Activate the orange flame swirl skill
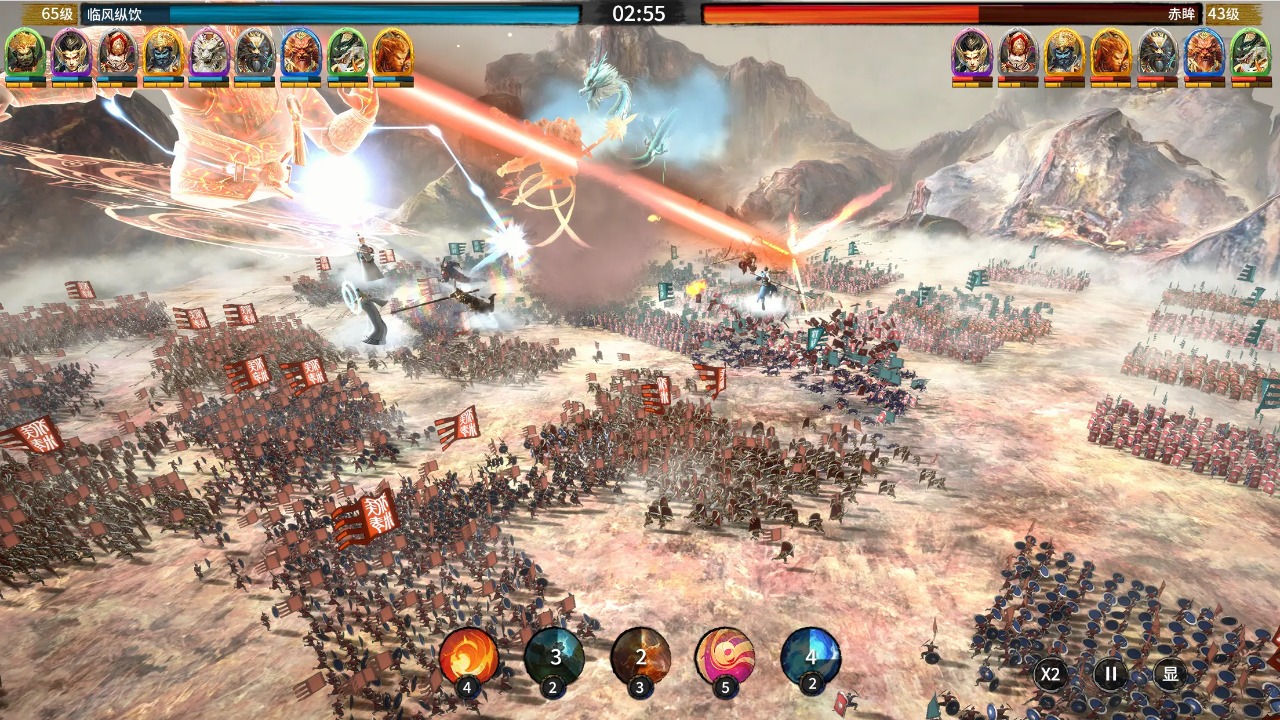 (468, 656)
